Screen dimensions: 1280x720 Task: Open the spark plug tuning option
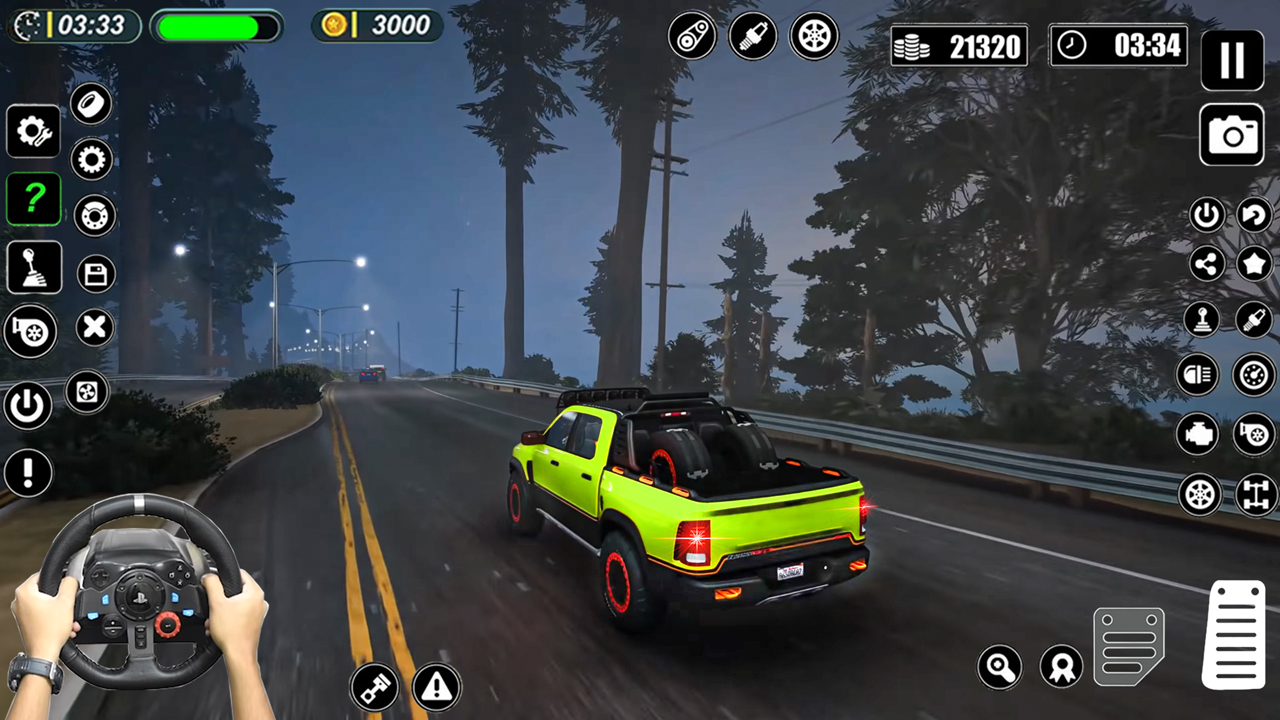[753, 35]
